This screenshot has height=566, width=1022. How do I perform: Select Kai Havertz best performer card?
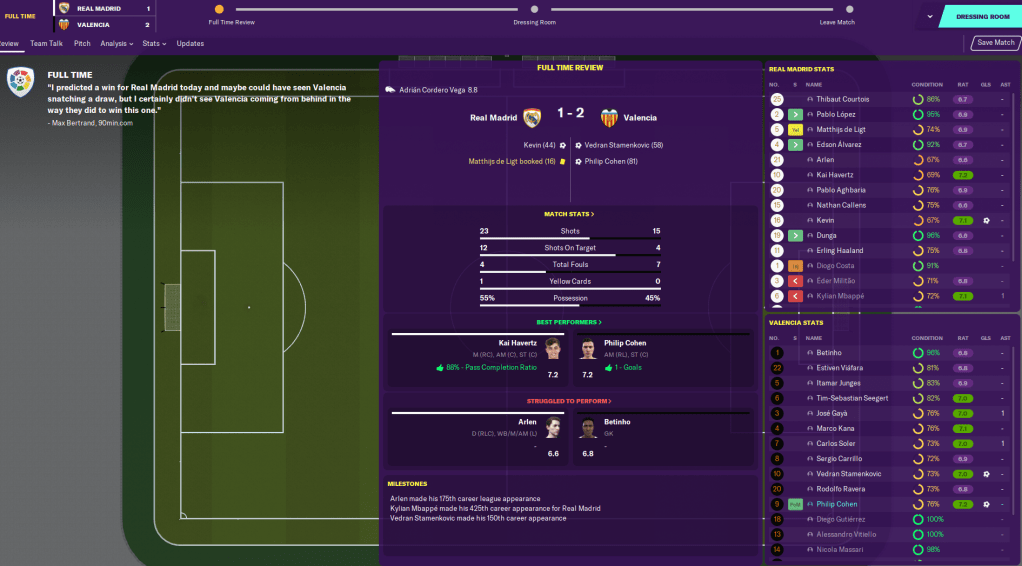[476, 359]
